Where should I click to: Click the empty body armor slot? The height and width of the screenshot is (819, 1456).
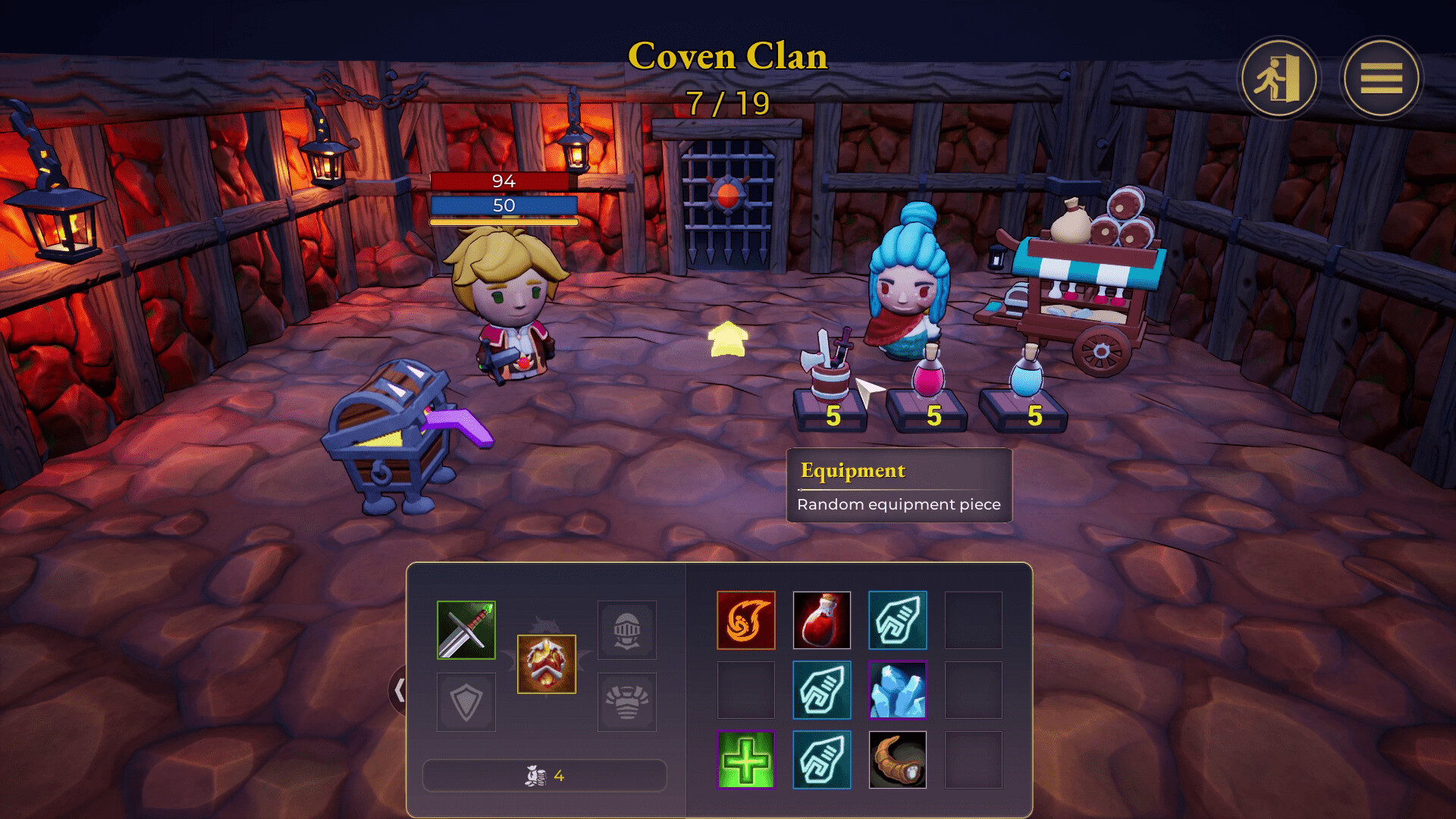[627, 701]
